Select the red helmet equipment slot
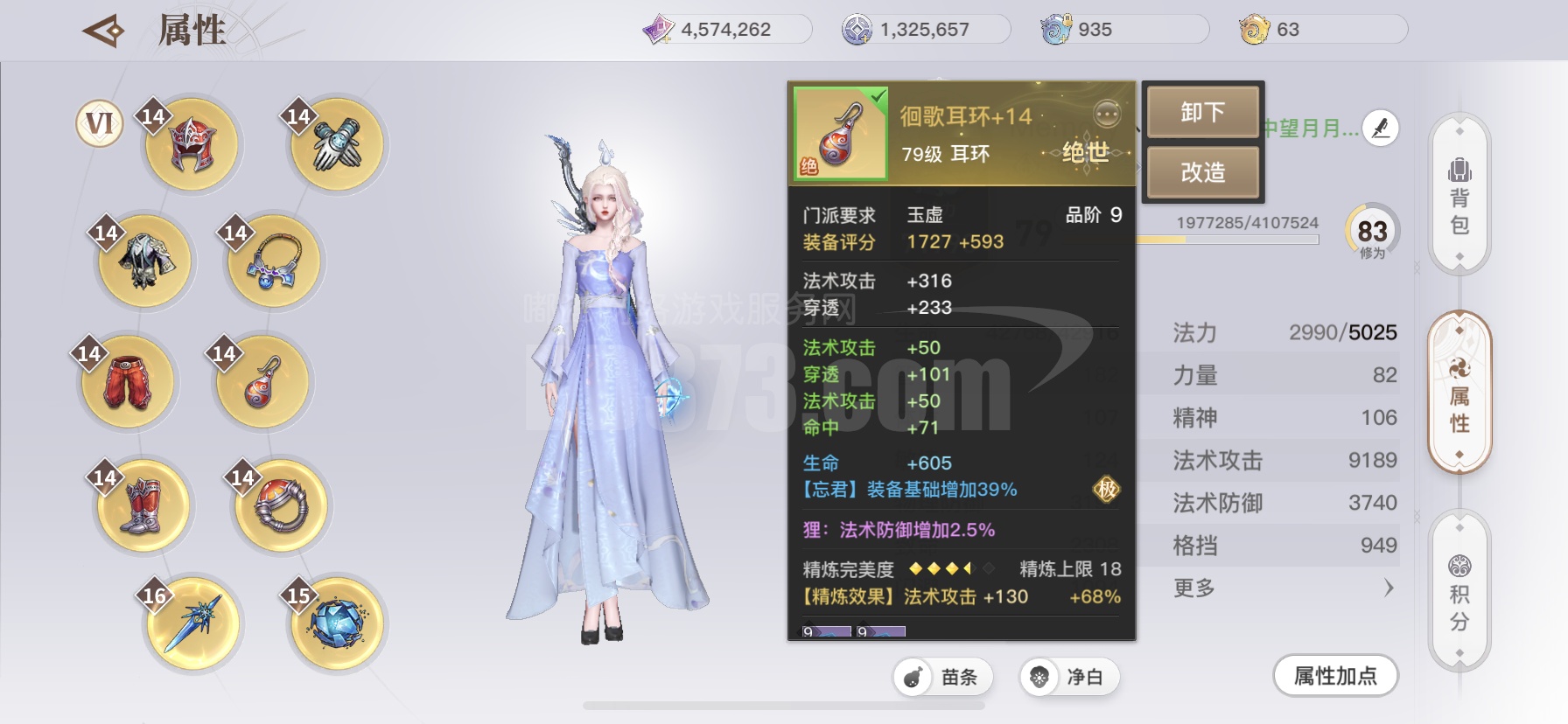Screen dimensions: 1568x724 pyautogui.click(x=192, y=144)
